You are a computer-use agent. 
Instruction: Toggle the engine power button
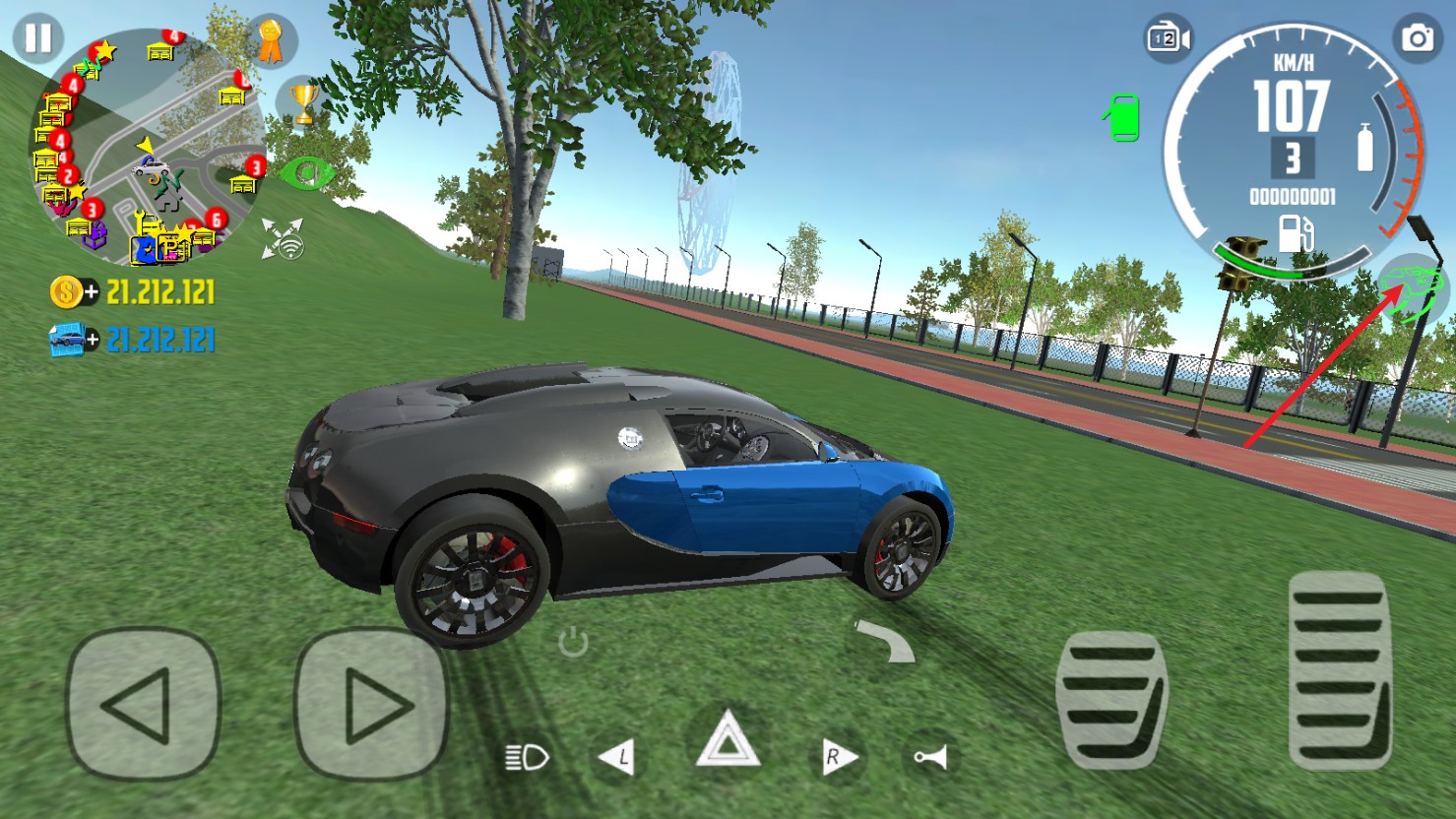[573, 643]
